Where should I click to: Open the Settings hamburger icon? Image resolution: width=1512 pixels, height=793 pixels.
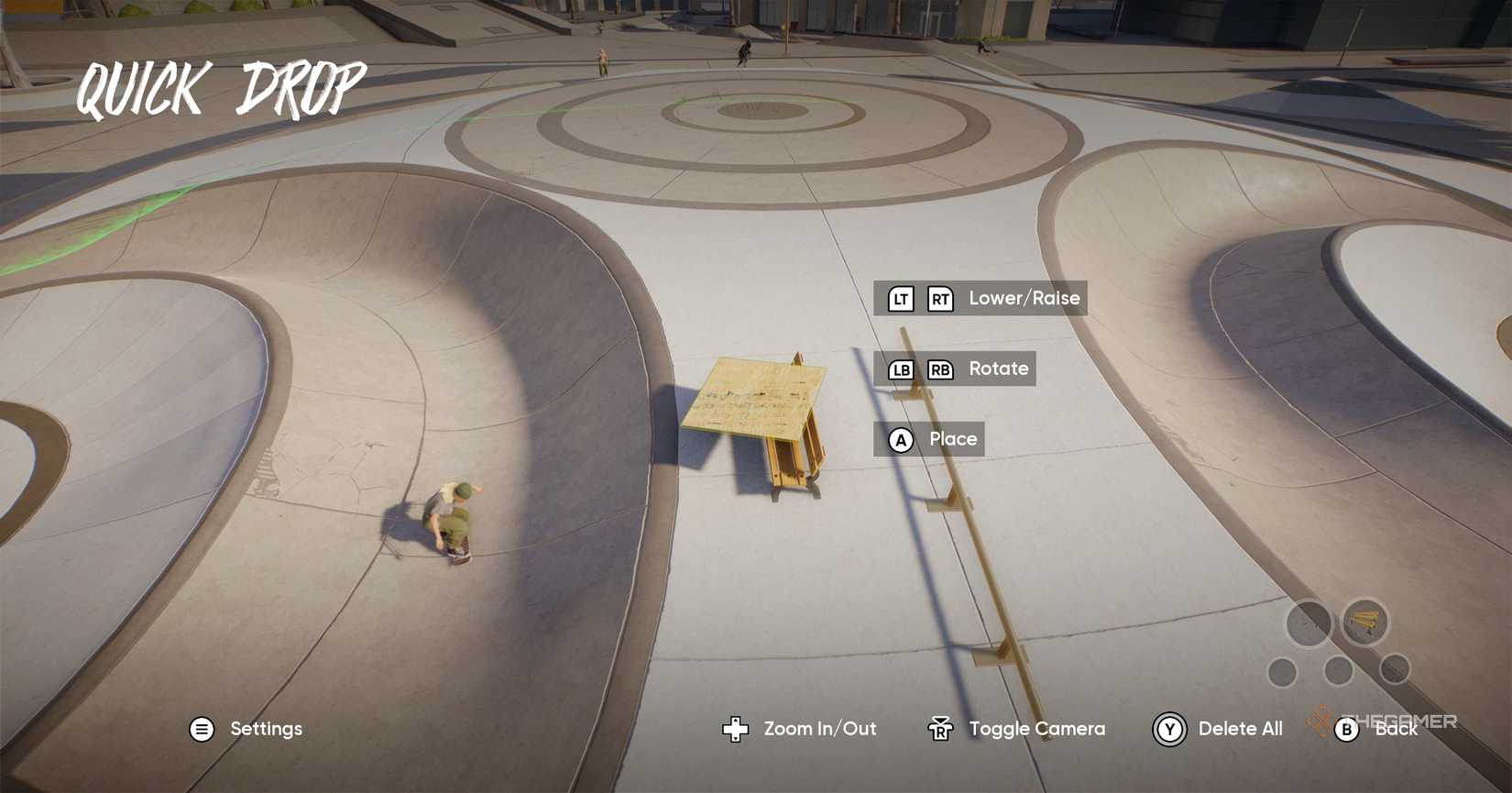(x=202, y=729)
